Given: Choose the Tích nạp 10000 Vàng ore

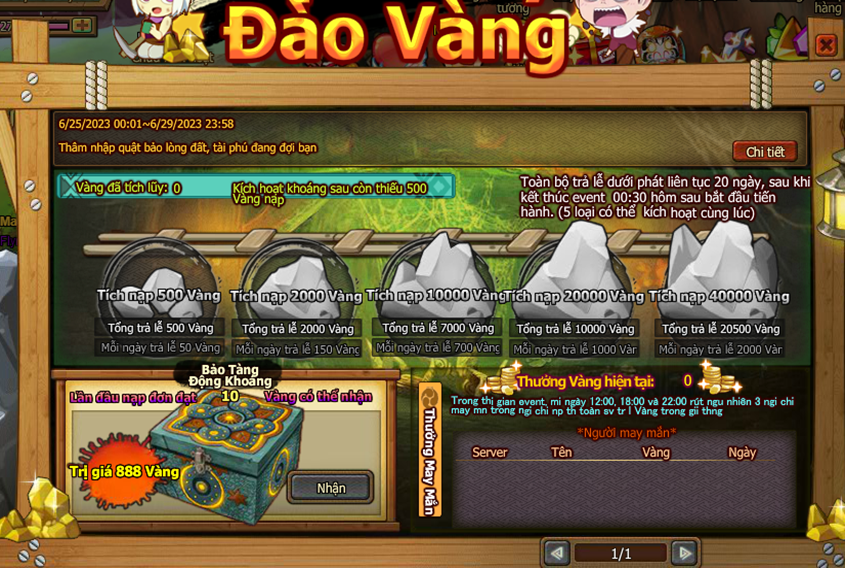Looking at the screenshot, I should [436, 274].
